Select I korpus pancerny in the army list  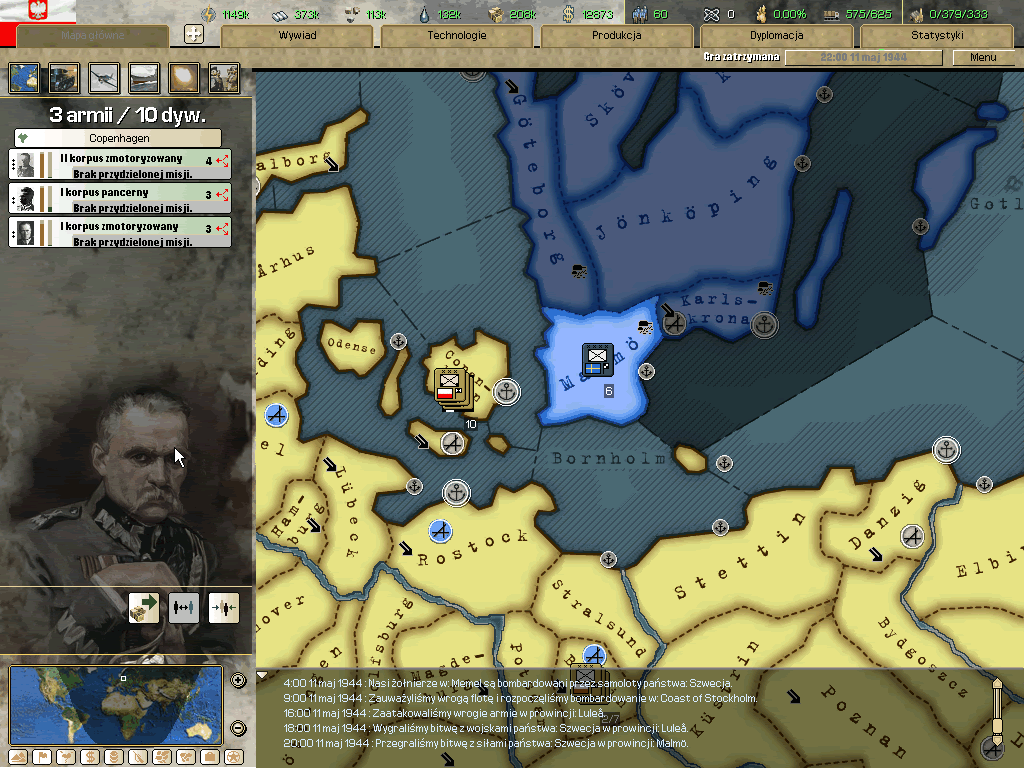(120, 199)
